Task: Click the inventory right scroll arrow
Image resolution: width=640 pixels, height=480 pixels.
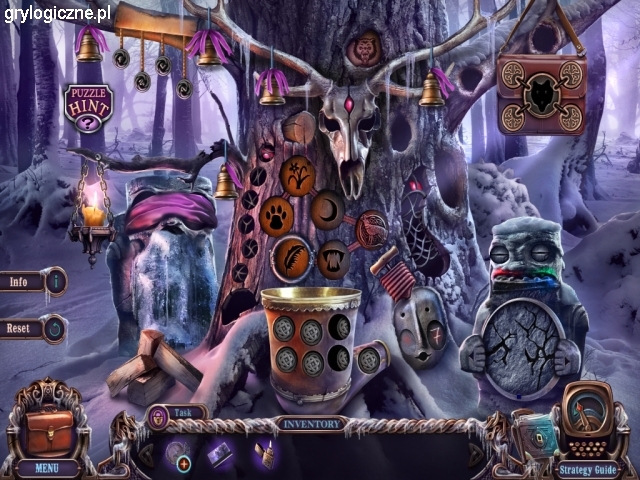Action: [x=476, y=454]
